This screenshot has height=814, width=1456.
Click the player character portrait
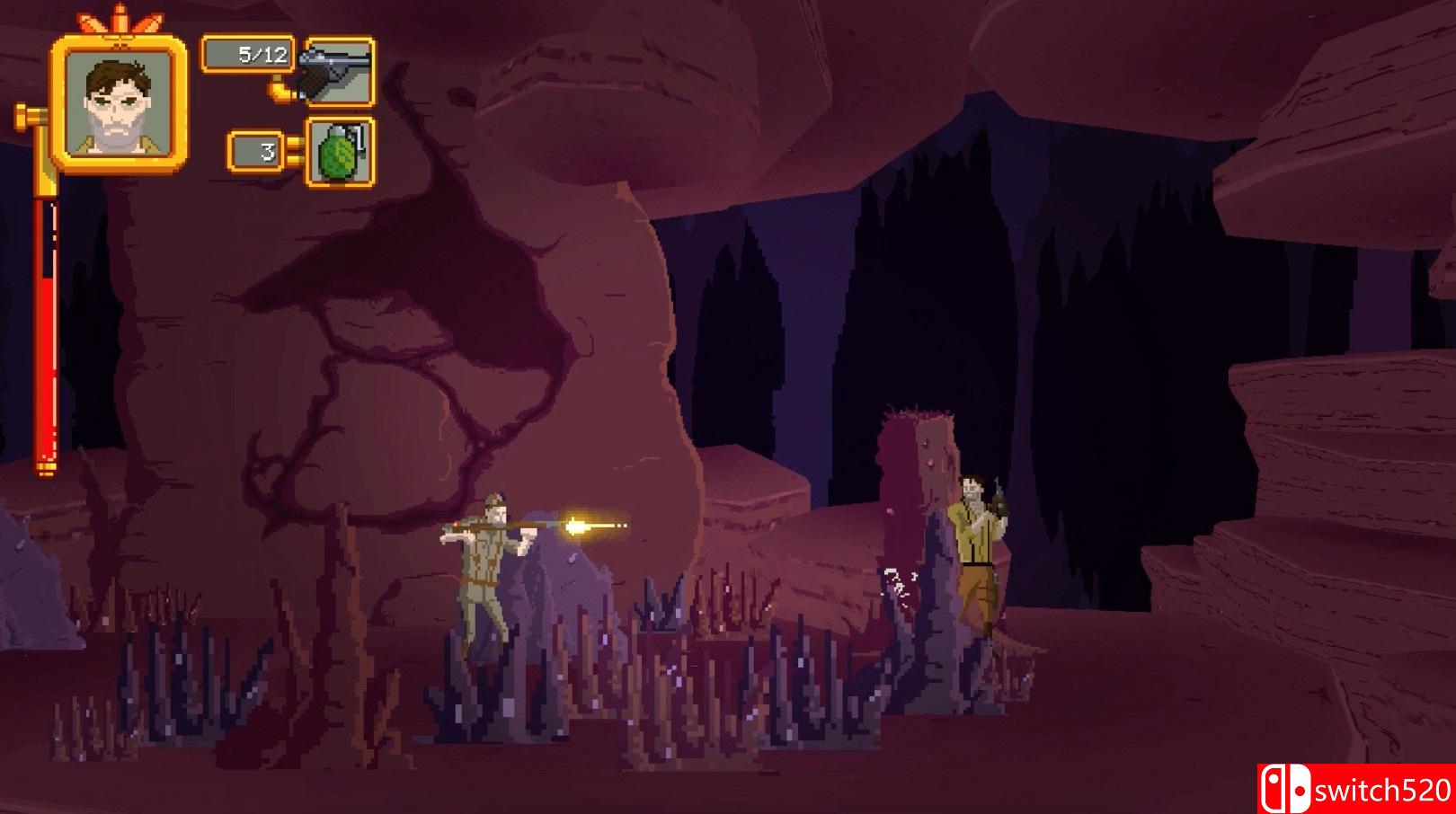[120, 102]
